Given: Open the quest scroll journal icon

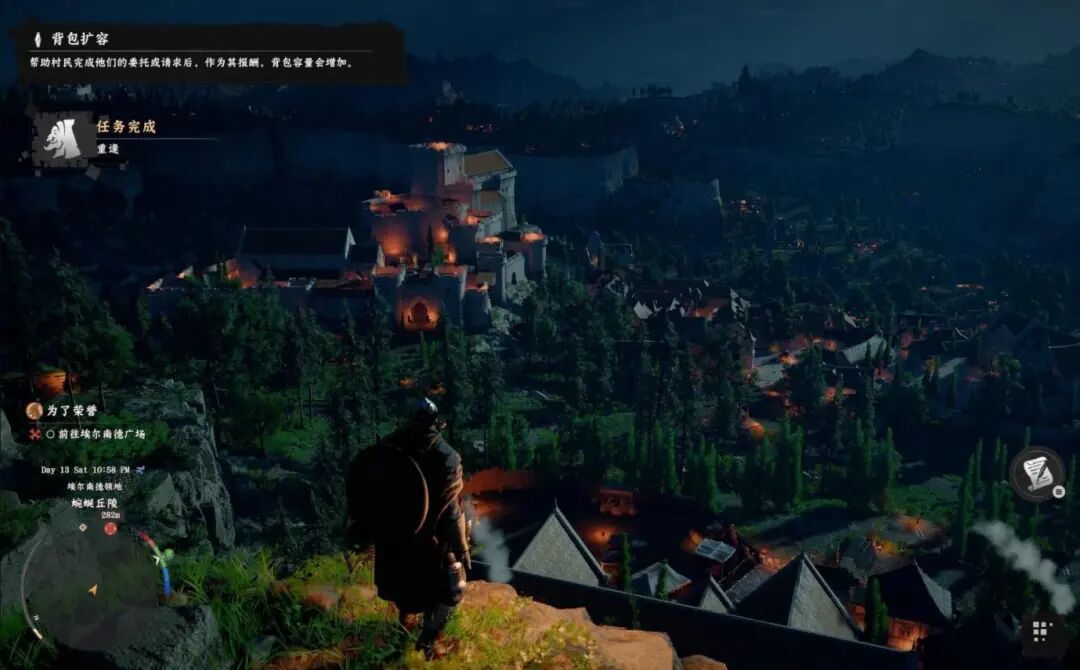Looking at the screenshot, I should [1037, 473].
